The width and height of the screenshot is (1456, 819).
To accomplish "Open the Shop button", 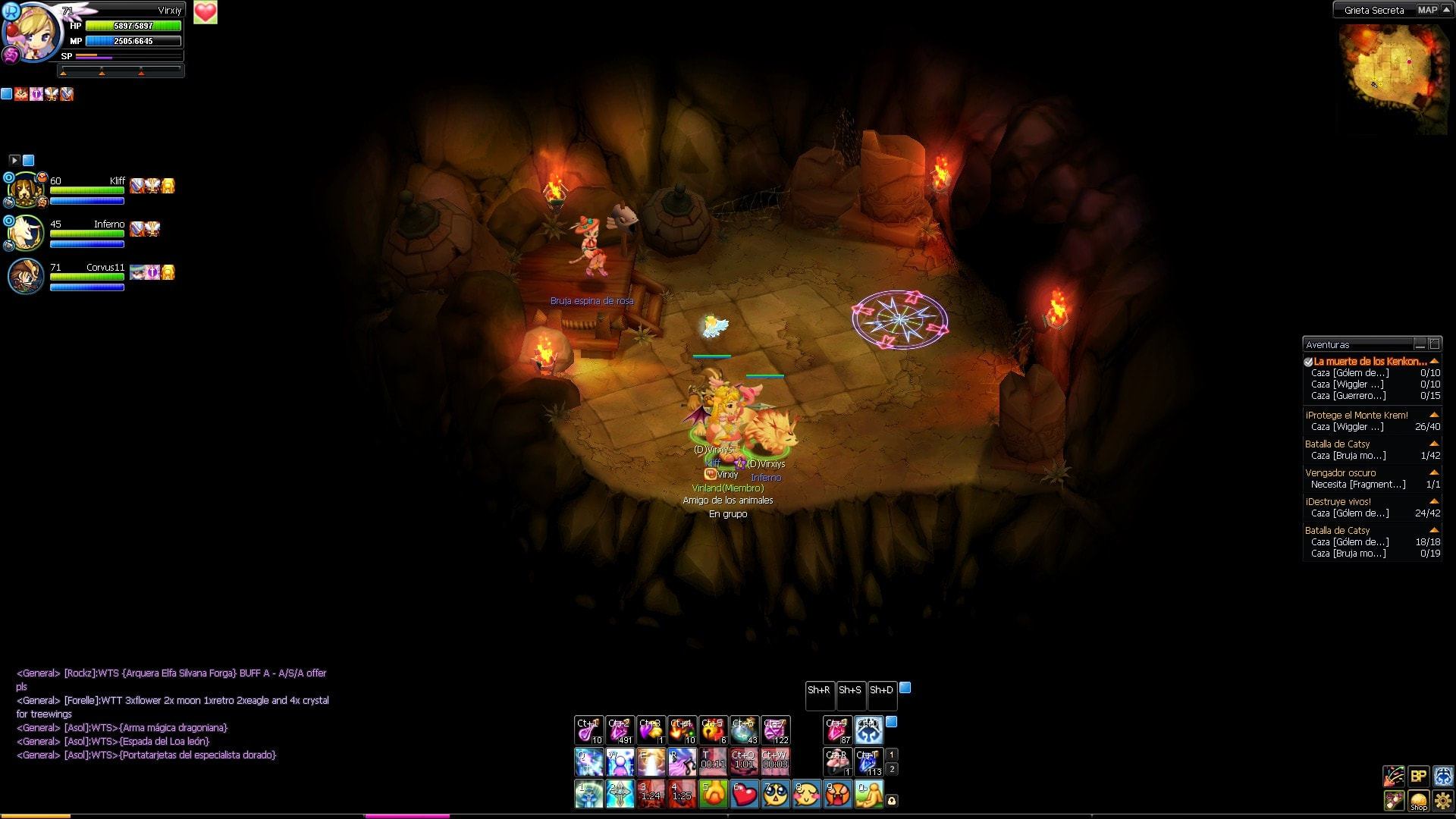I will [1418, 801].
